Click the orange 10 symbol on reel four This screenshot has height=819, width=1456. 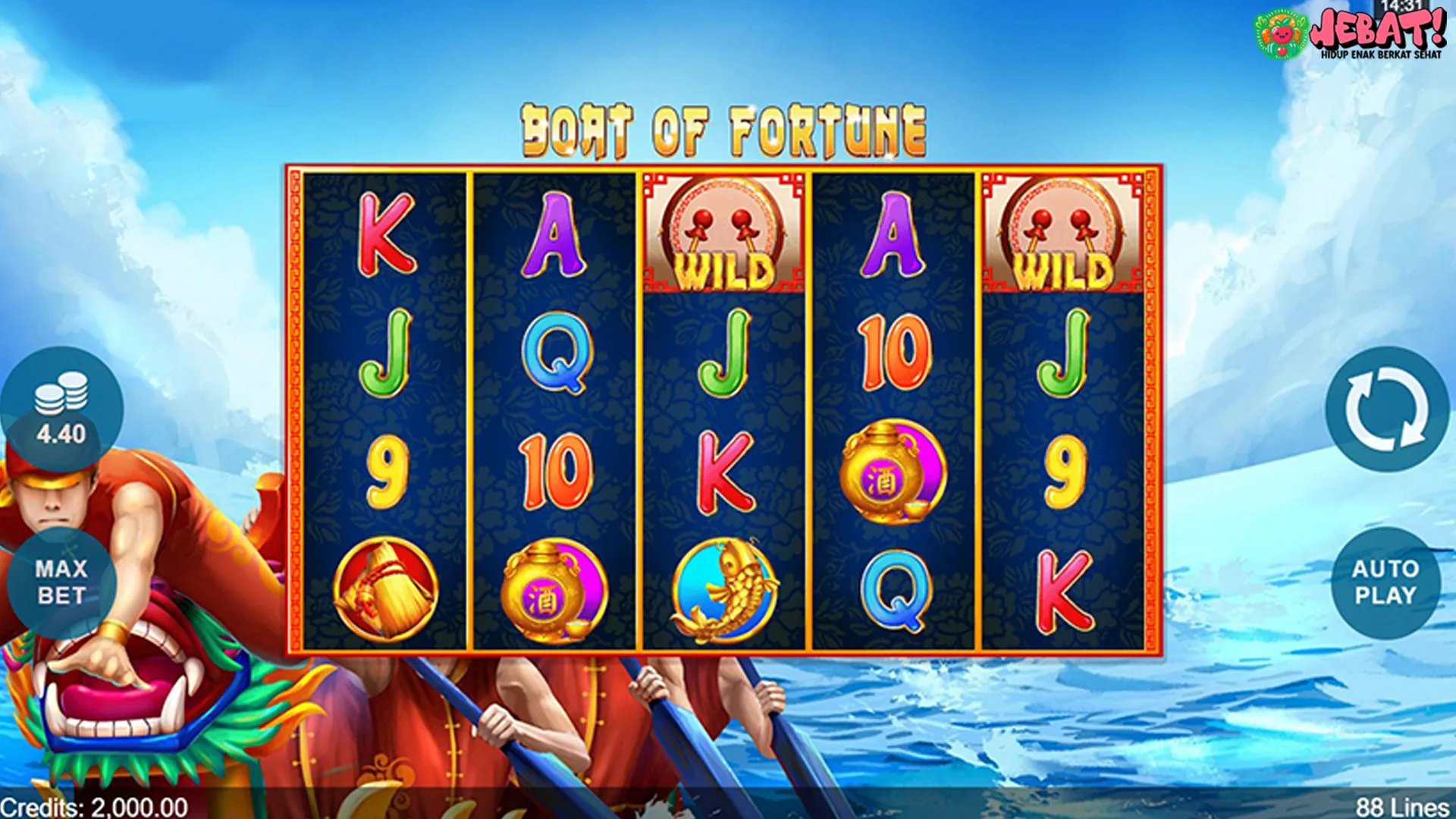point(895,353)
